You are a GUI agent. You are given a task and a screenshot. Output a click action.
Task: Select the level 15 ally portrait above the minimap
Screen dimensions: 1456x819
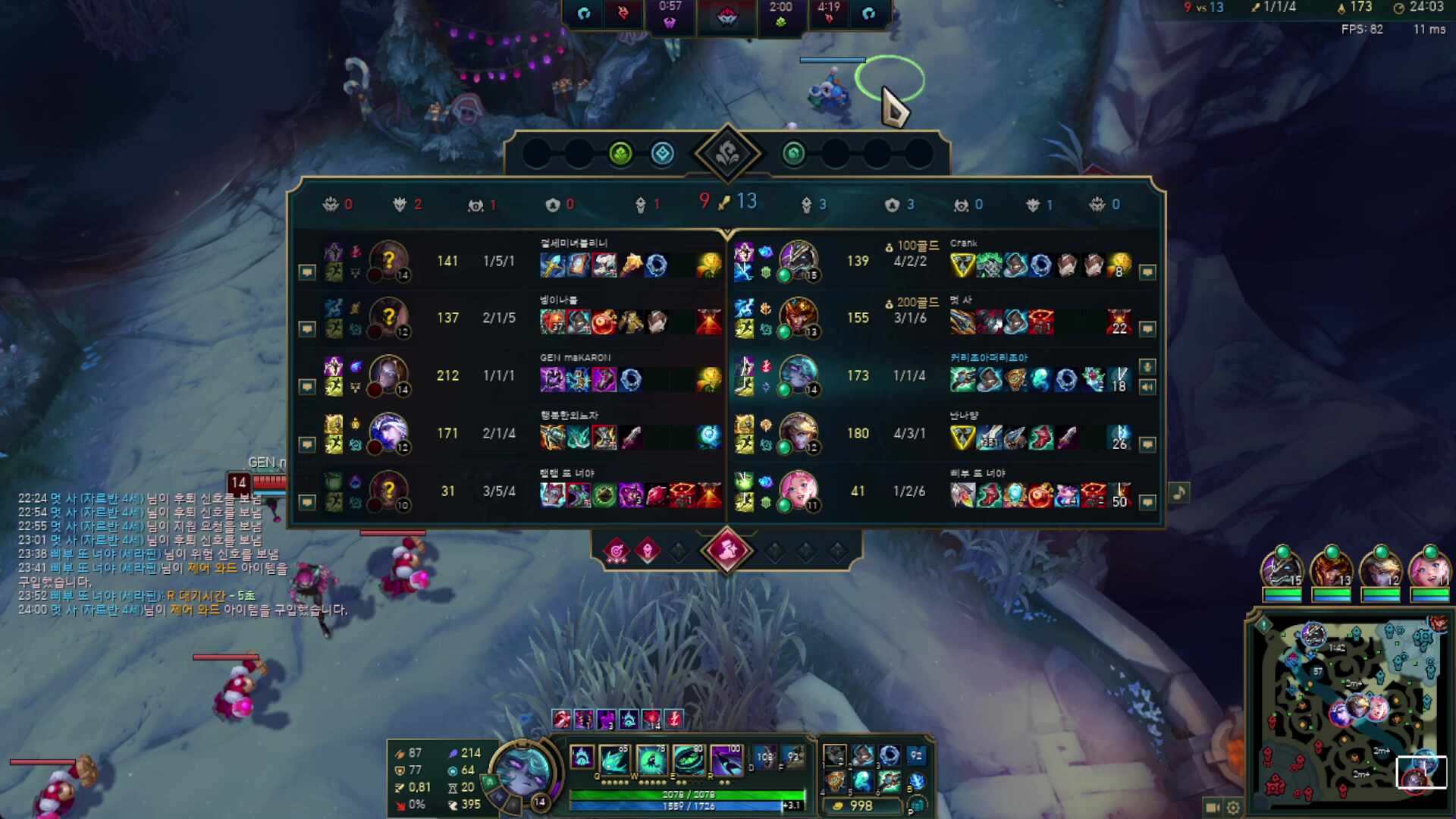1282,567
